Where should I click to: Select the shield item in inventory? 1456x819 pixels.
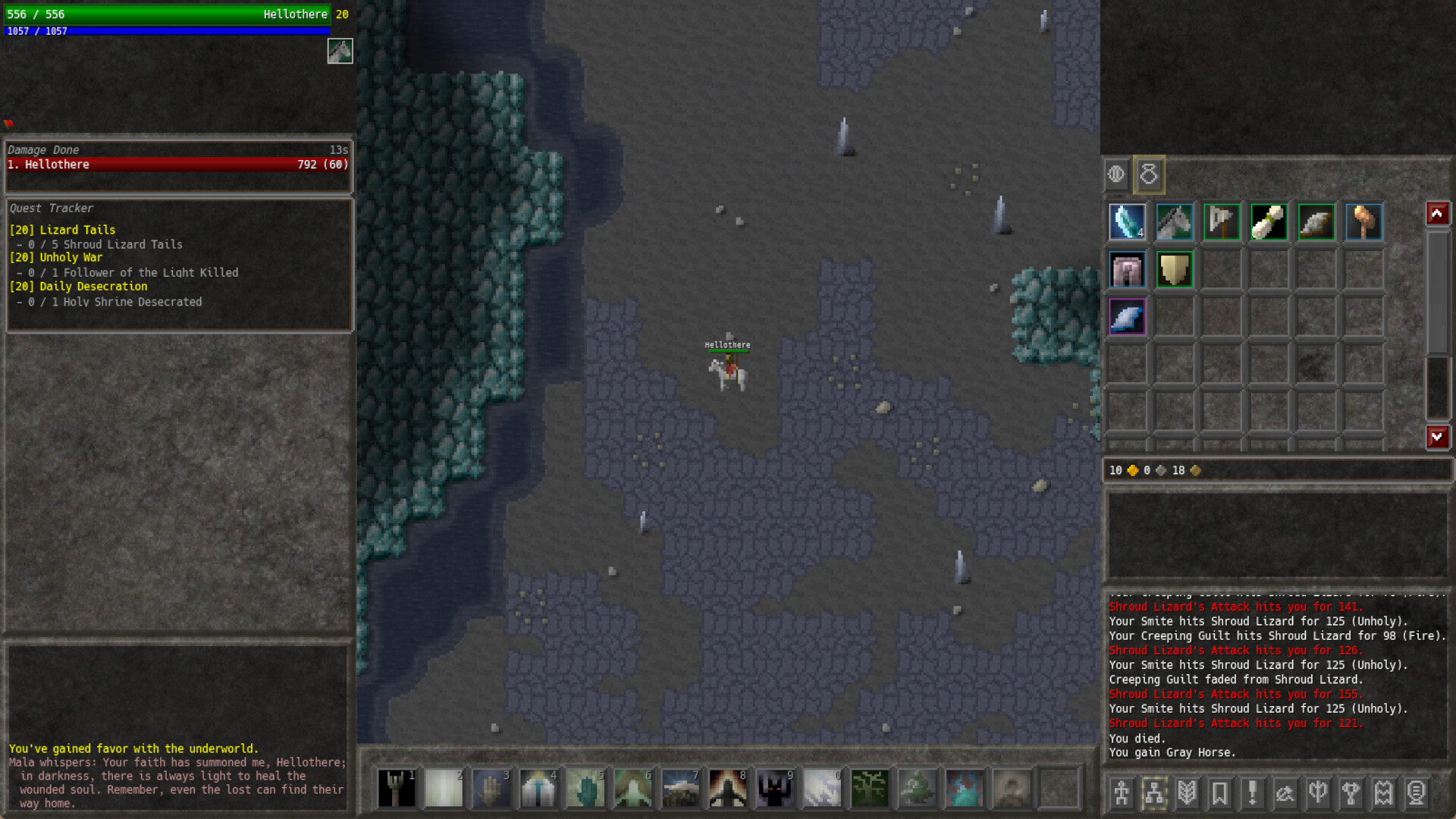1175,270
